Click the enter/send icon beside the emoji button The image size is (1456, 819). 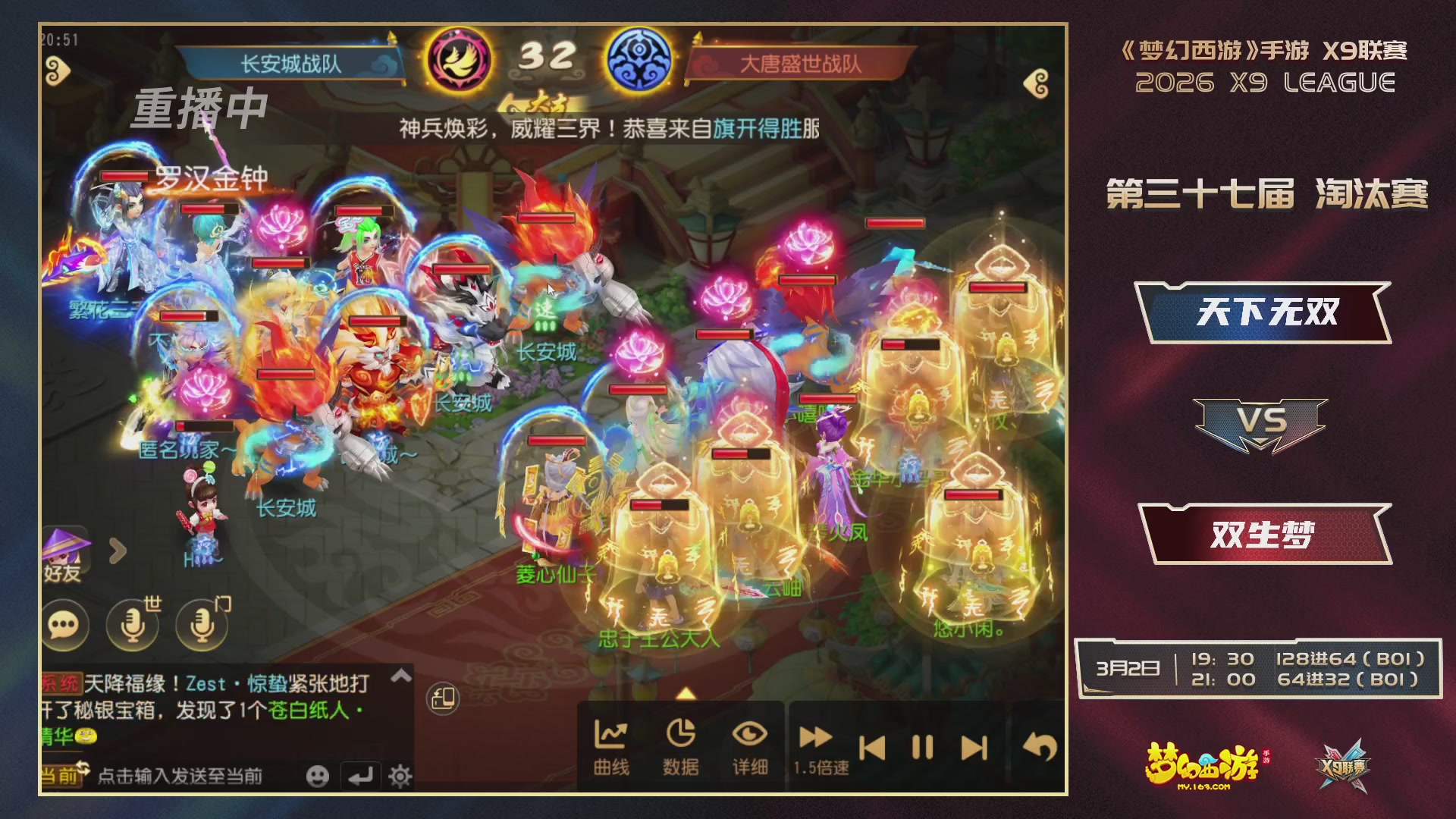point(359,777)
